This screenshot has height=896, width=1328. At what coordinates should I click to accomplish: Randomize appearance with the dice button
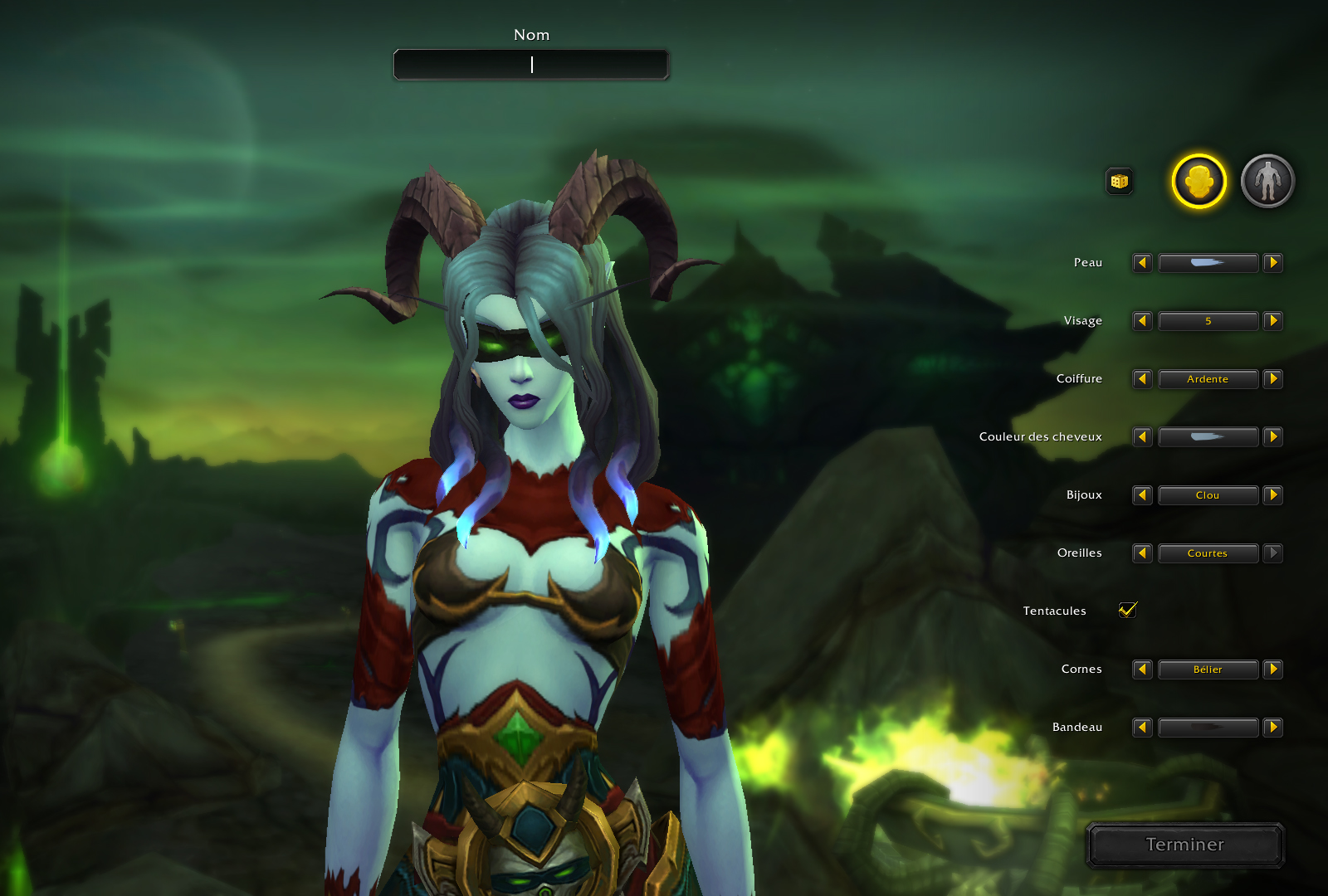click(1119, 181)
